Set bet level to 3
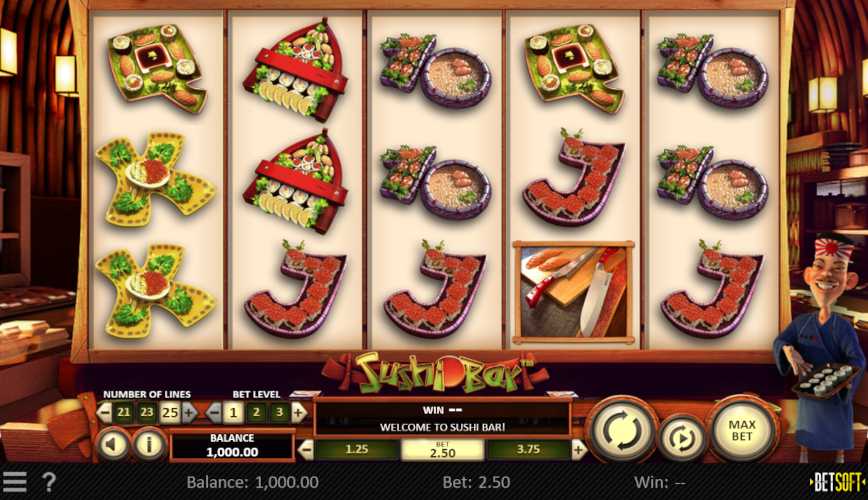 coord(281,411)
